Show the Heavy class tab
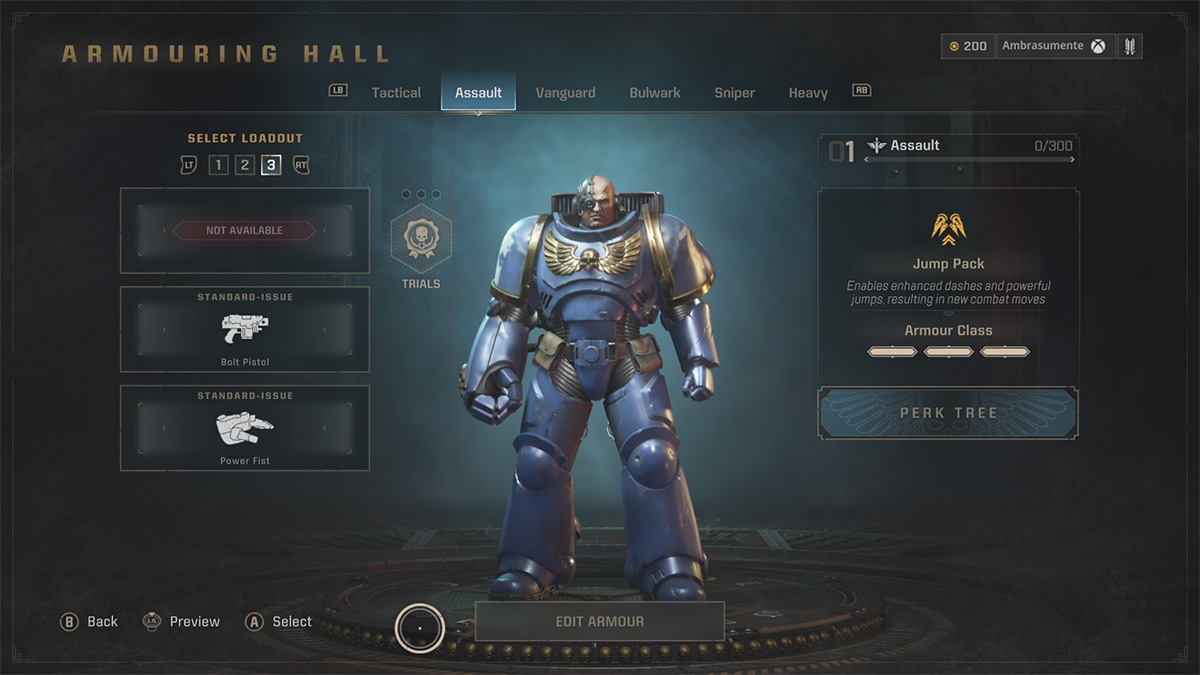 coord(808,93)
